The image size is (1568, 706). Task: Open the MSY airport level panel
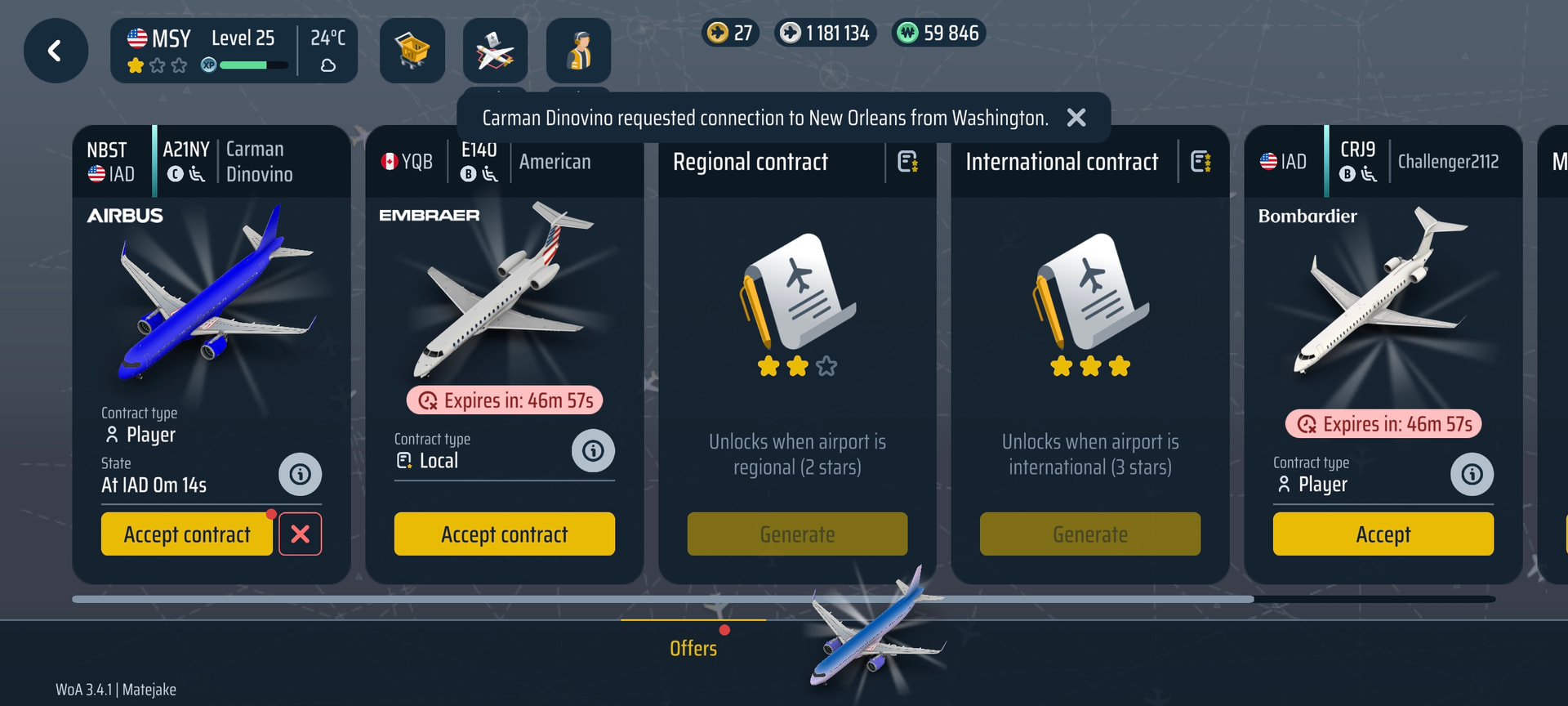tap(234, 51)
